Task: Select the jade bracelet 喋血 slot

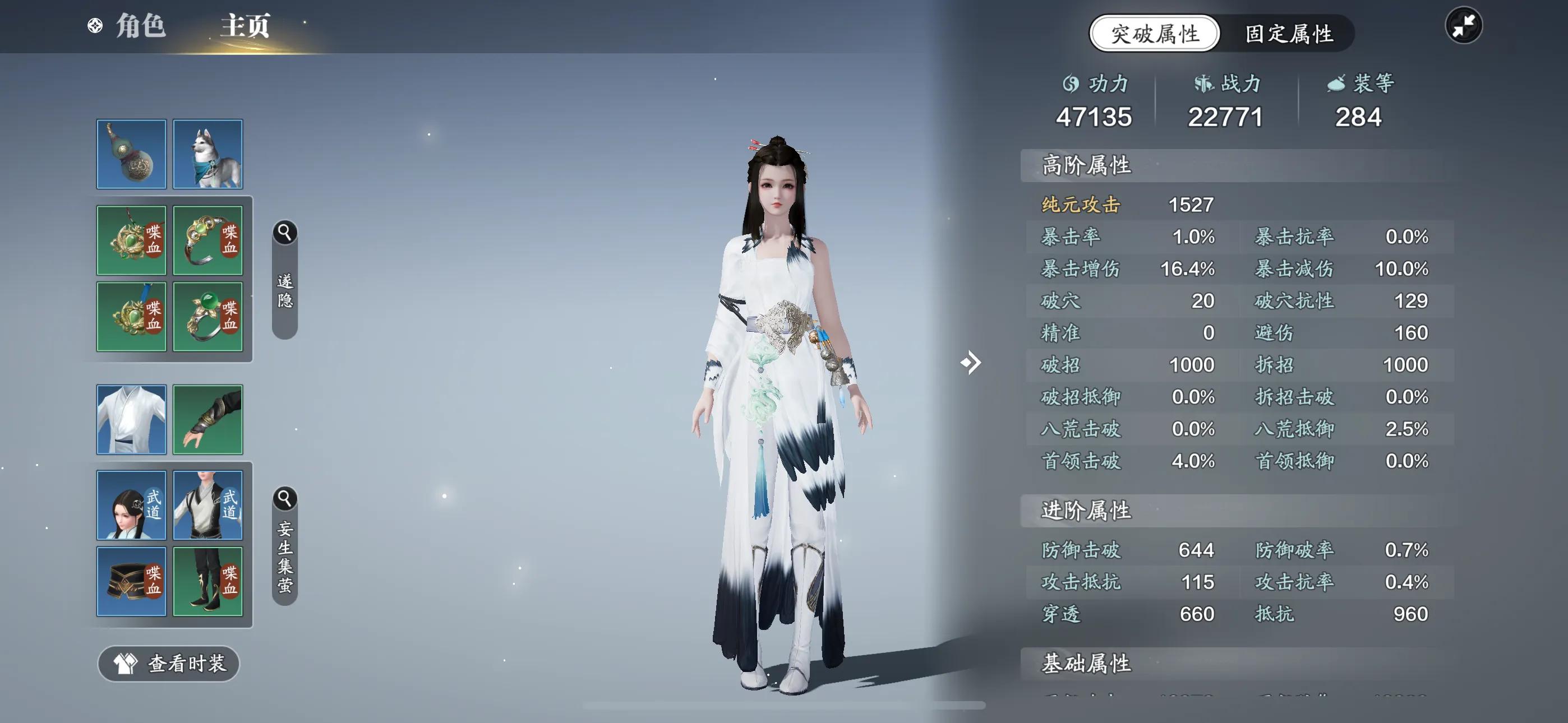Action: click(x=207, y=240)
